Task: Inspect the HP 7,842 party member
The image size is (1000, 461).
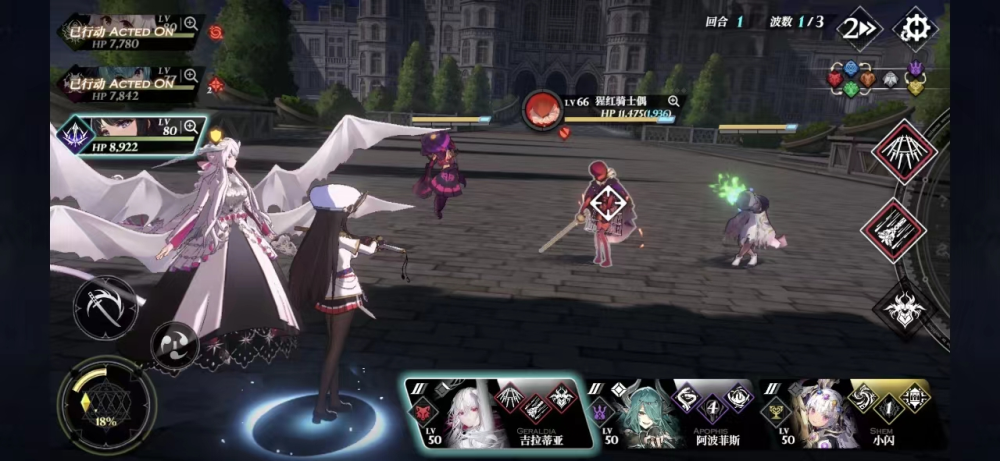Action: tap(189, 77)
